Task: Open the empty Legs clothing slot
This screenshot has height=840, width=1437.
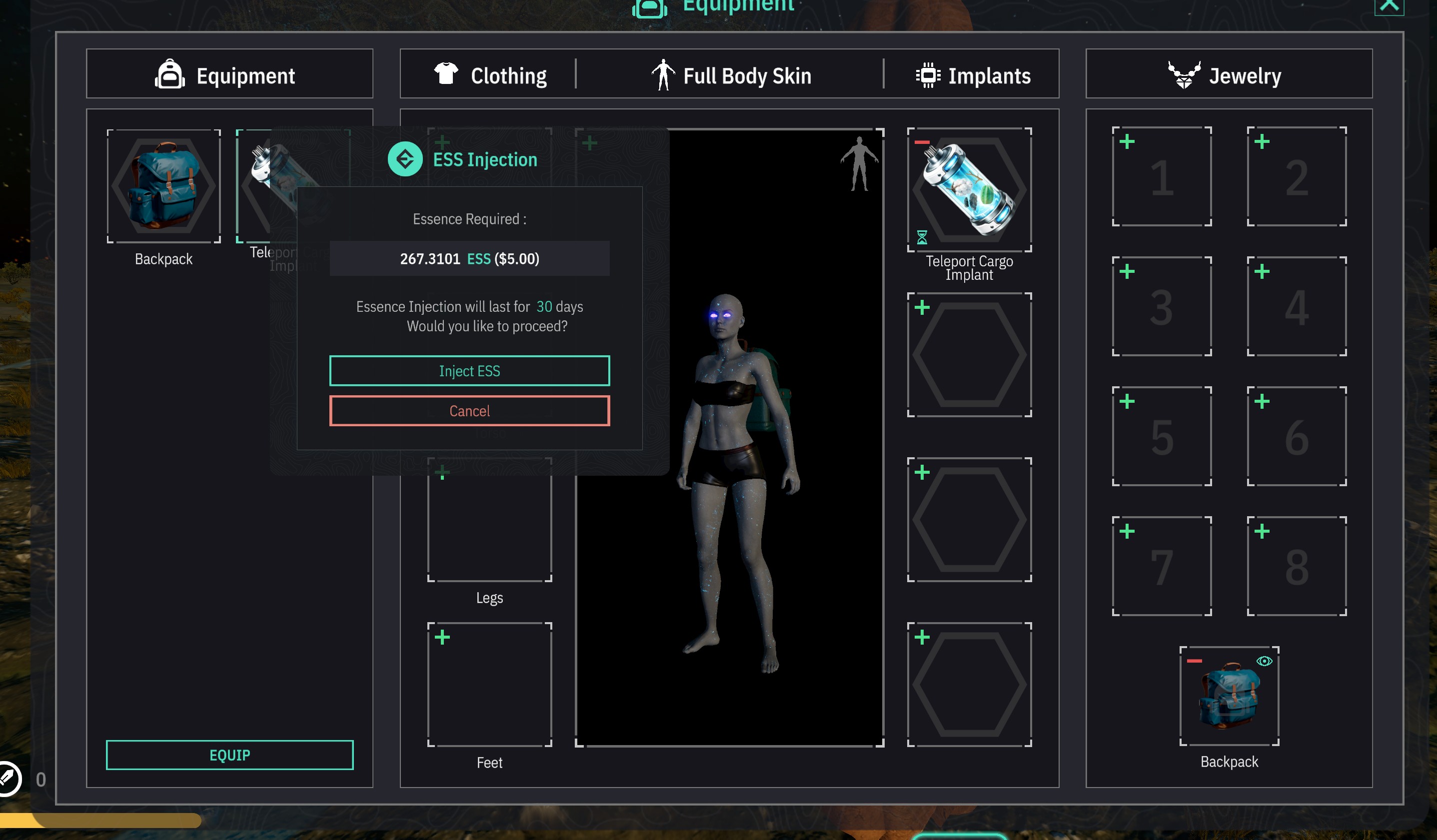Action: (490, 520)
